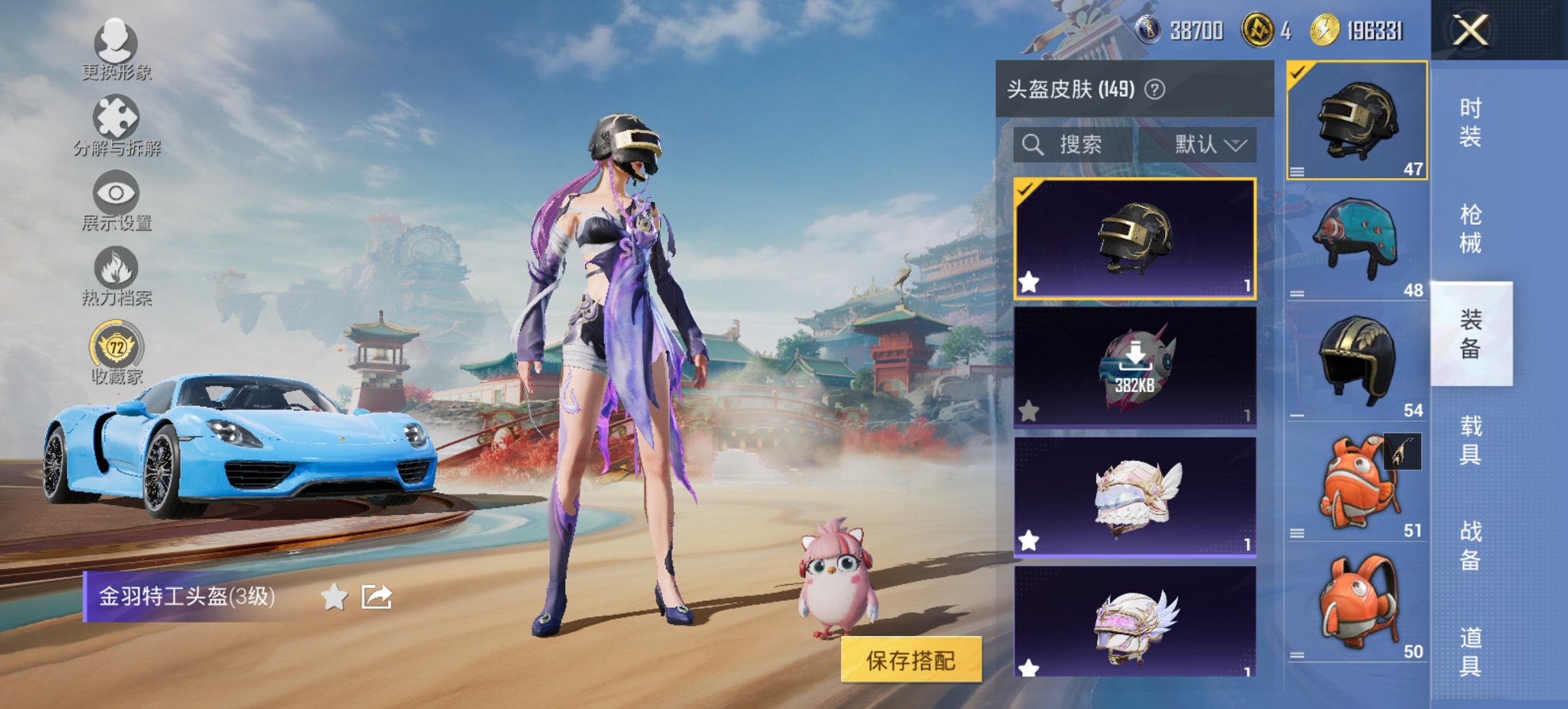Click the search magnifier icon
The height and width of the screenshot is (709, 1568).
pyautogui.click(x=1032, y=146)
